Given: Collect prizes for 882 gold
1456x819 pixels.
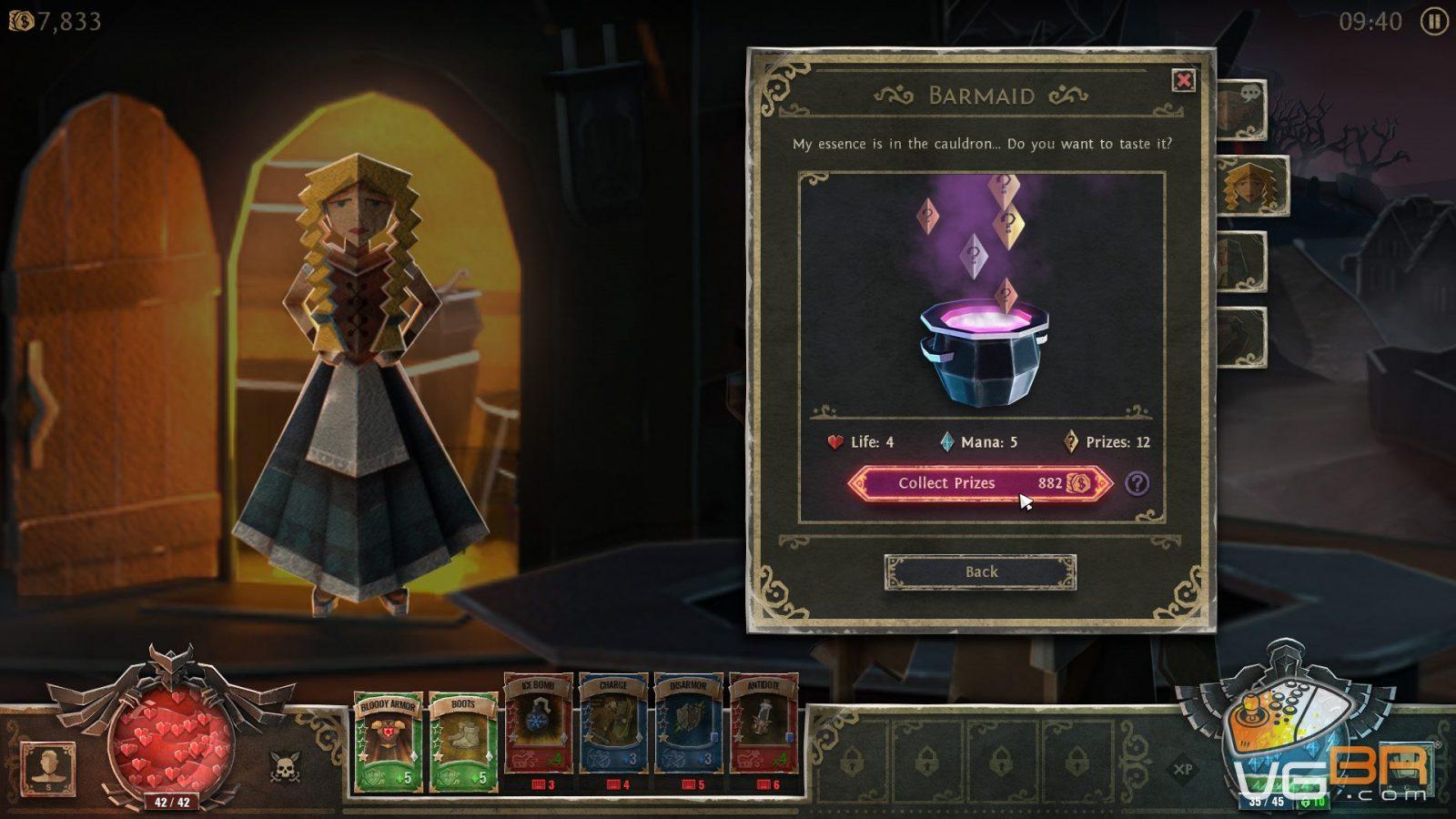Looking at the screenshot, I should 980,483.
